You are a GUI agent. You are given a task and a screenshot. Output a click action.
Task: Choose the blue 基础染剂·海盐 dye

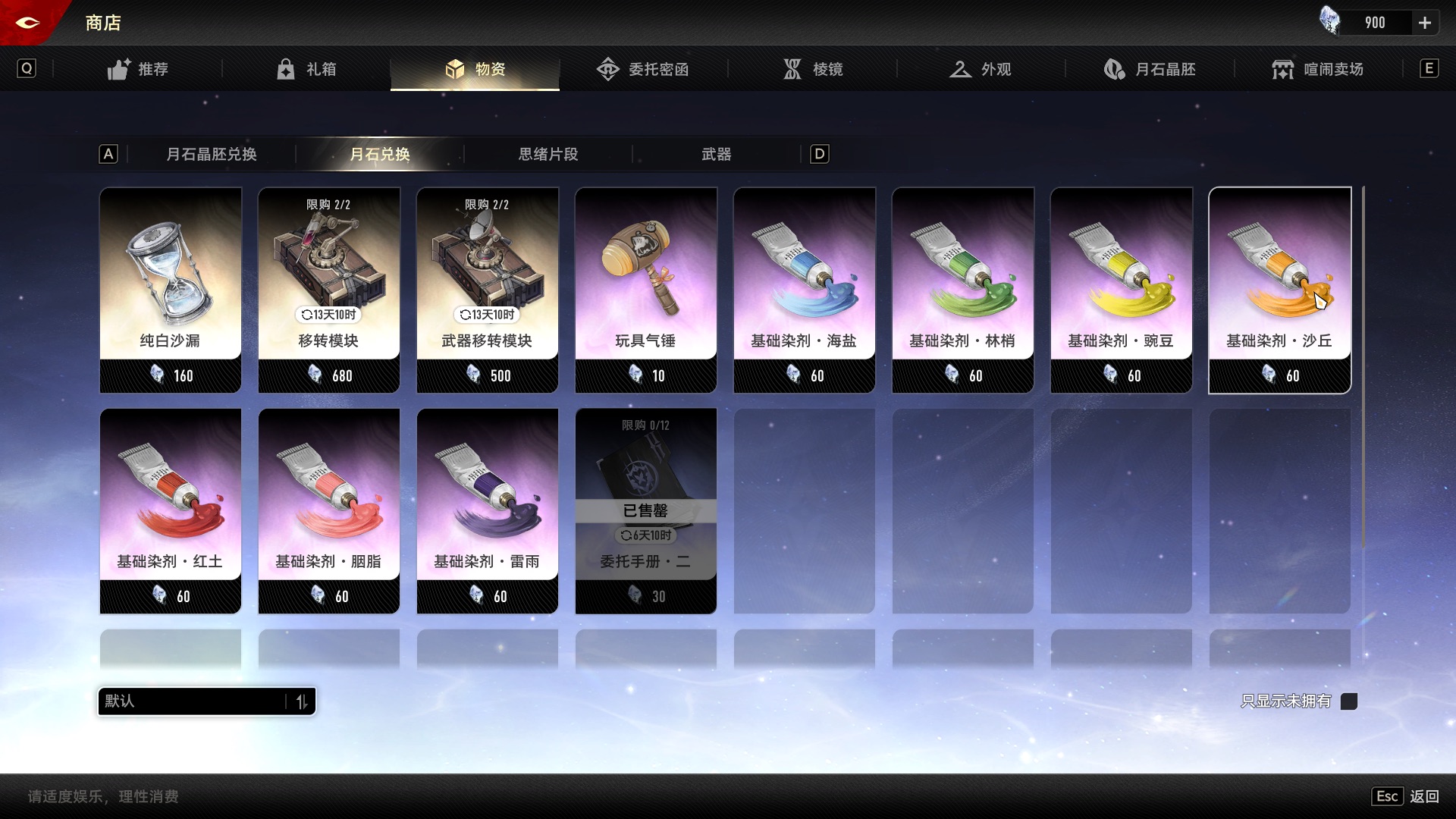(x=805, y=290)
